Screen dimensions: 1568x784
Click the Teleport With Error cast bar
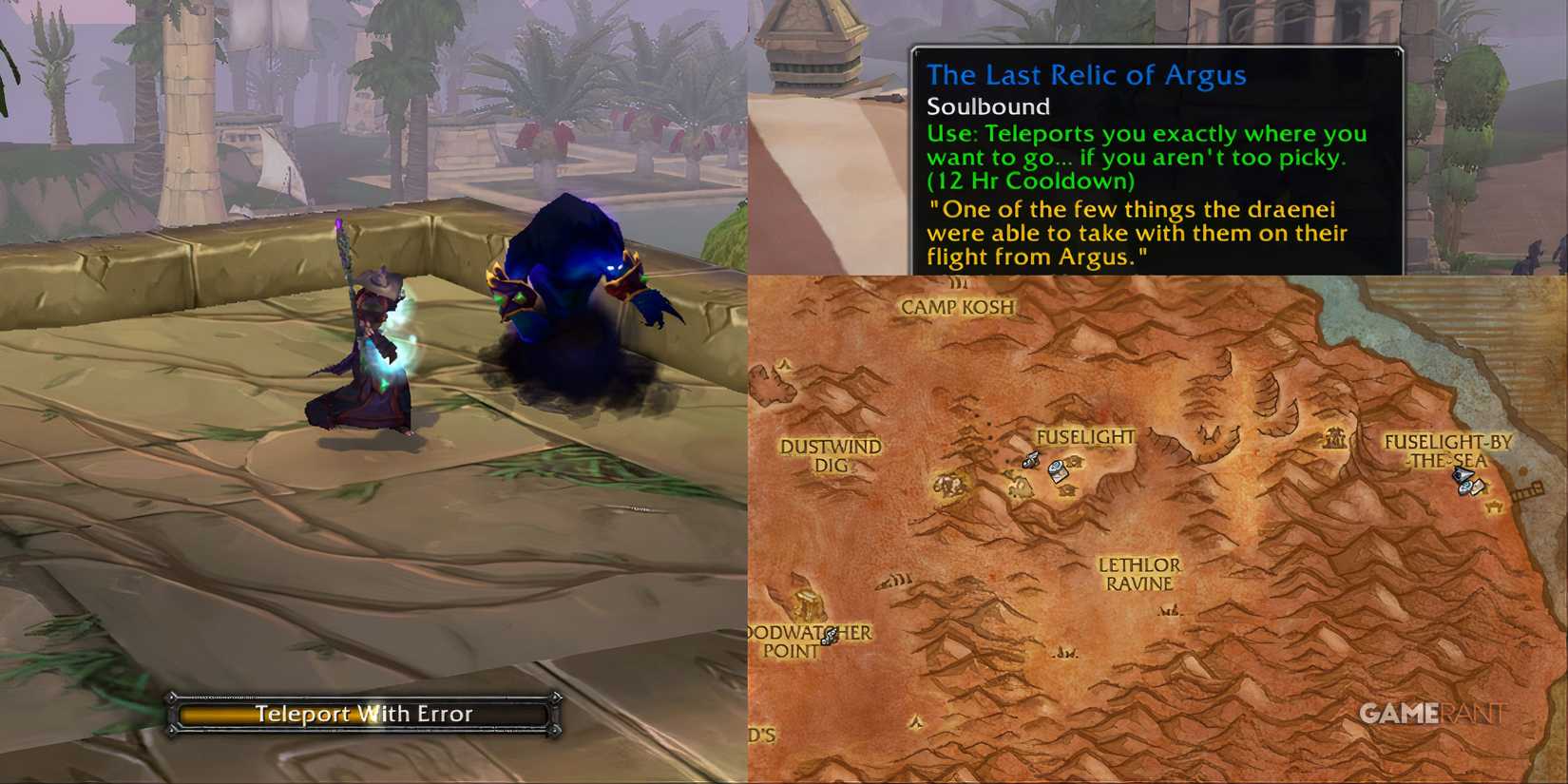366,715
